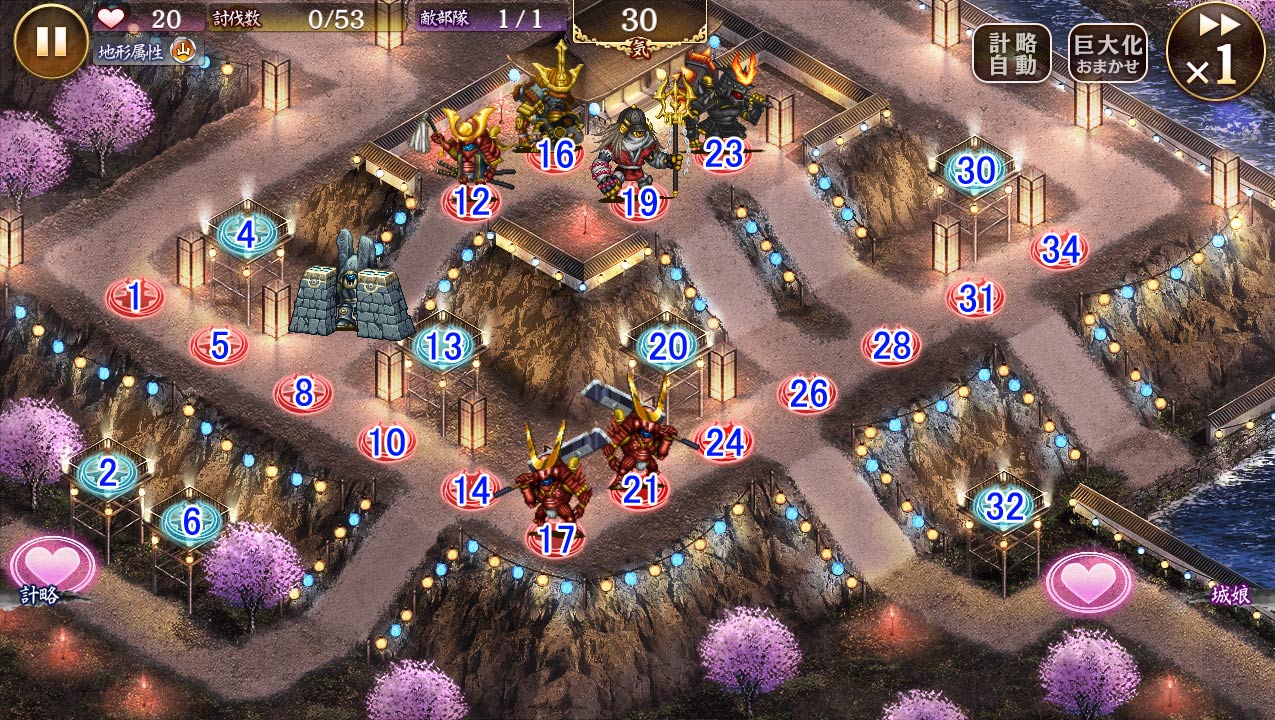1275x720 pixels.
Task: Select deployment tile 2
Action: [x=108, y=473]
